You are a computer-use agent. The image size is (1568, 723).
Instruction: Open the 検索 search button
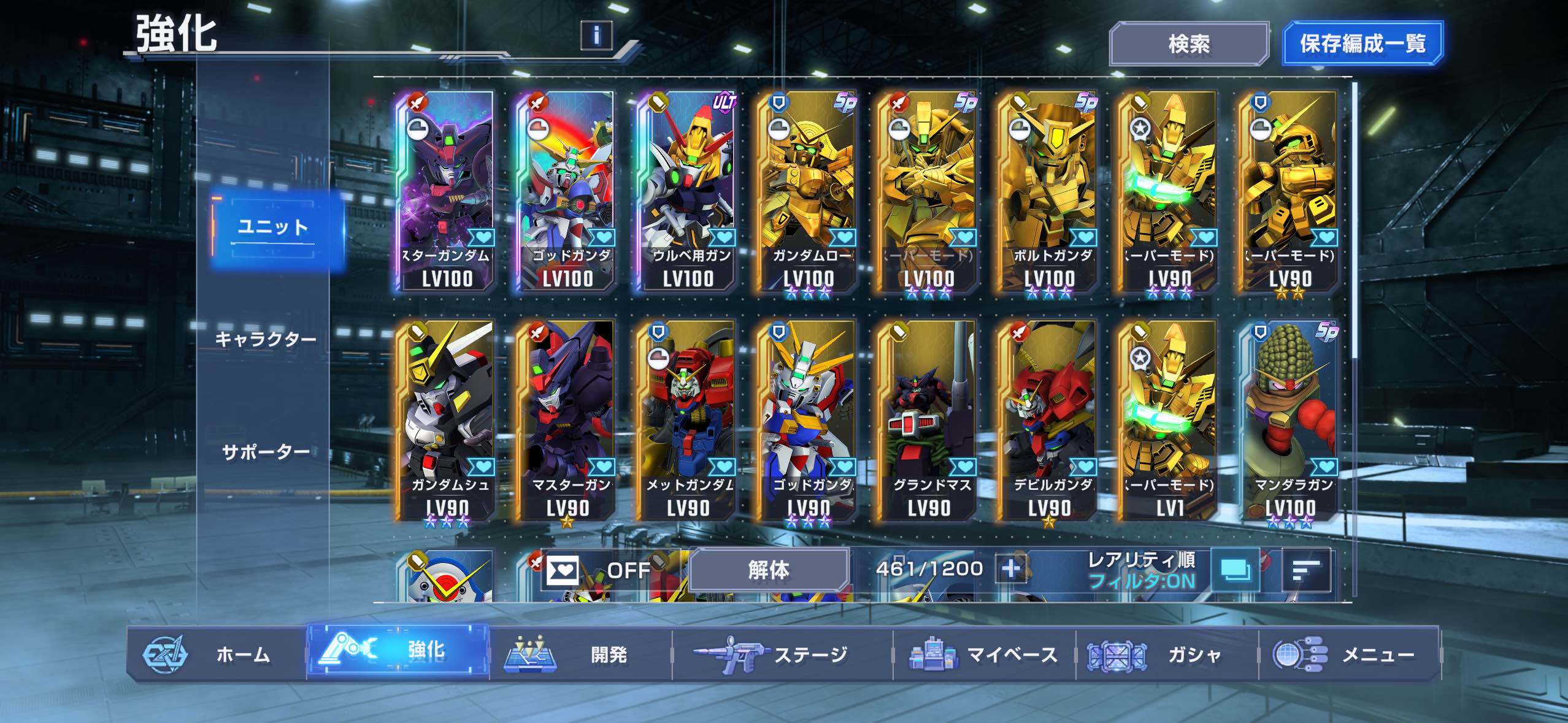coord(1188,44)
